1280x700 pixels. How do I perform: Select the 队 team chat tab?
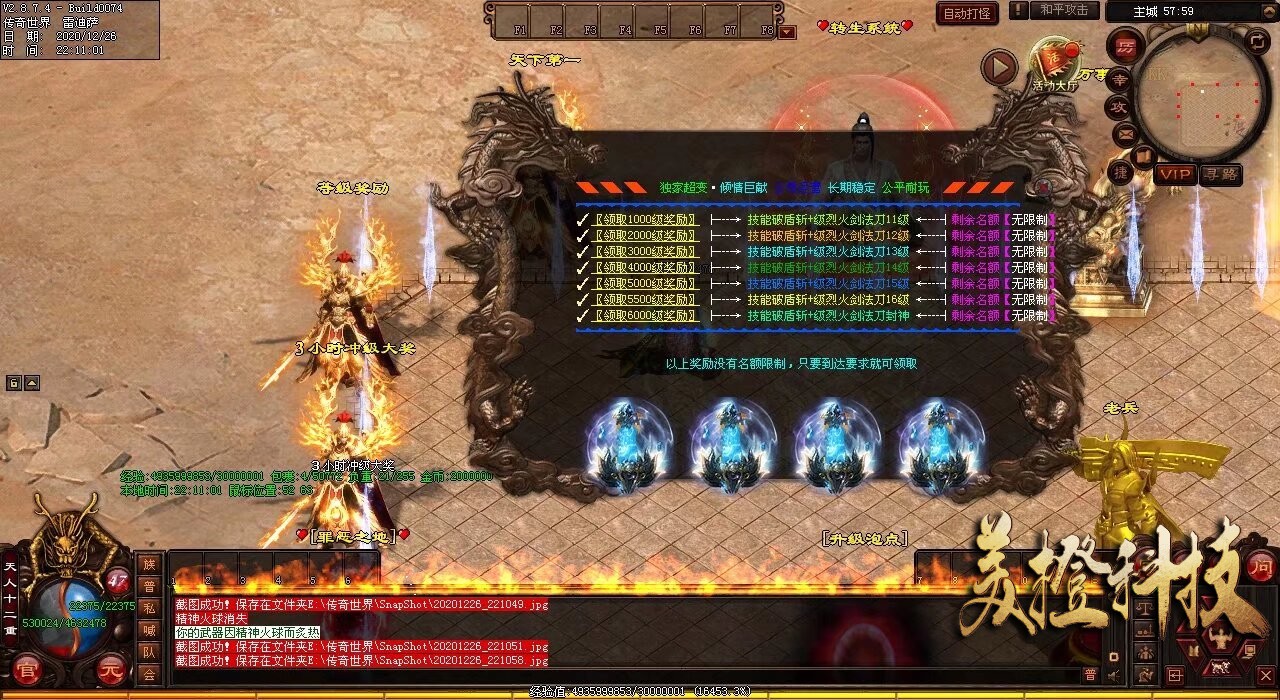pos(149,652)
